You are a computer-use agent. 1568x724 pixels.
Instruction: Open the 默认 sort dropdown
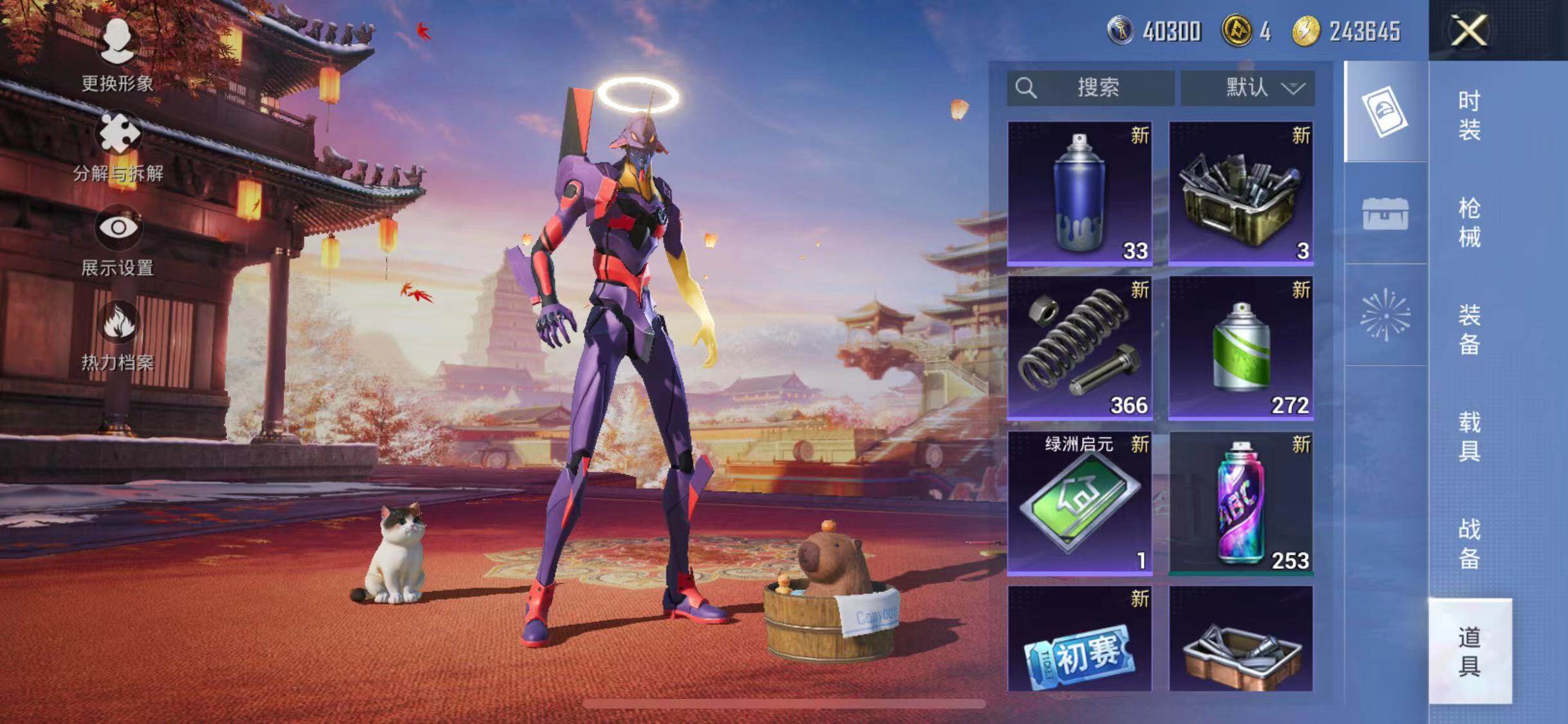pyautogui.click(x=1247, y=88)
